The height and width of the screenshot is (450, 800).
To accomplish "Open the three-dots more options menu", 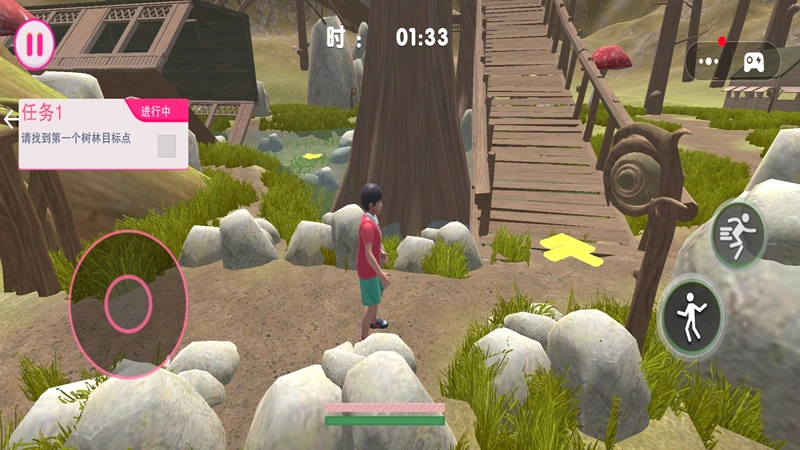I will tap(709, 61).
